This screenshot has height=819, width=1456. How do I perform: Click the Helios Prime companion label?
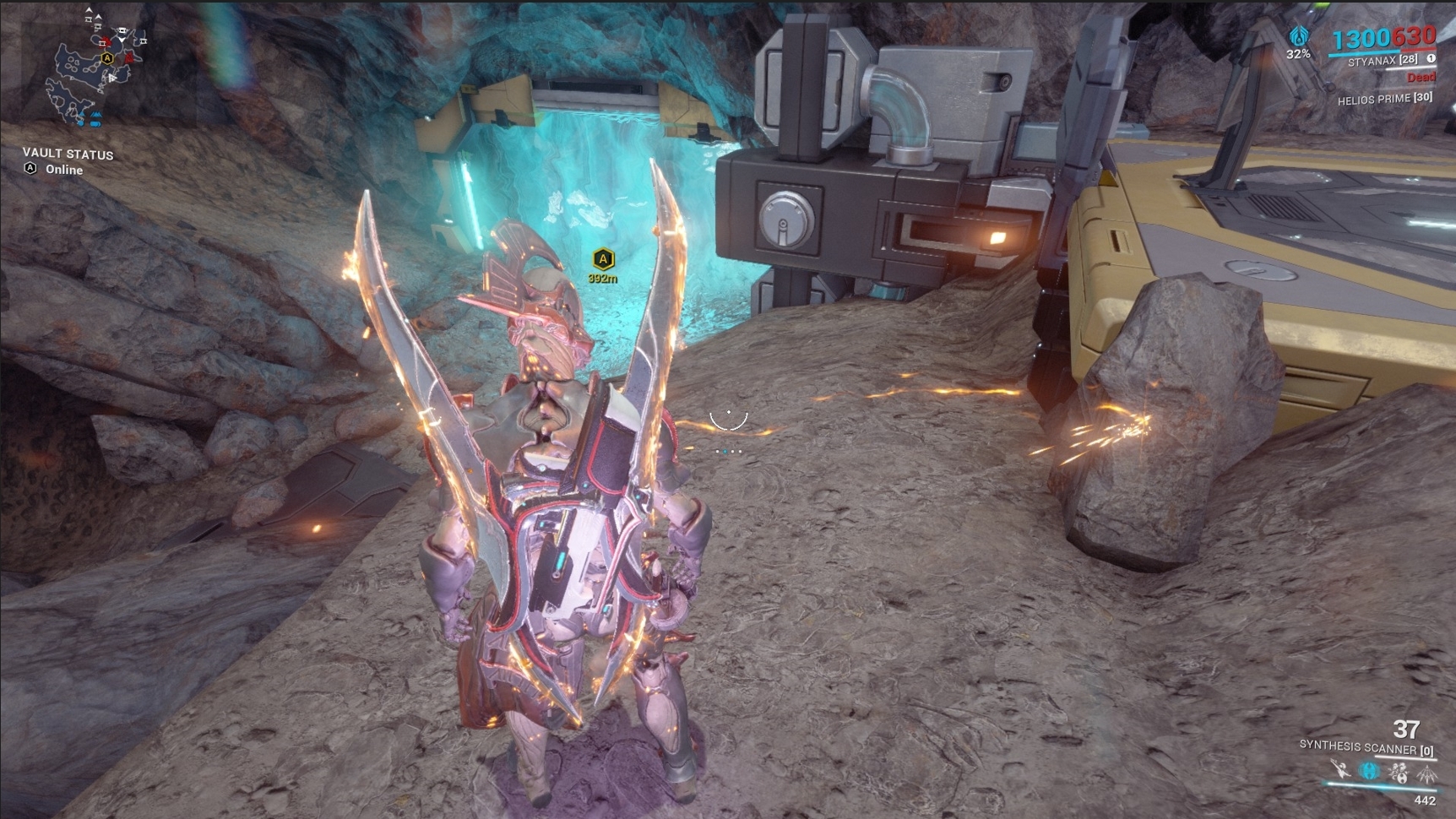[1384, 99]
